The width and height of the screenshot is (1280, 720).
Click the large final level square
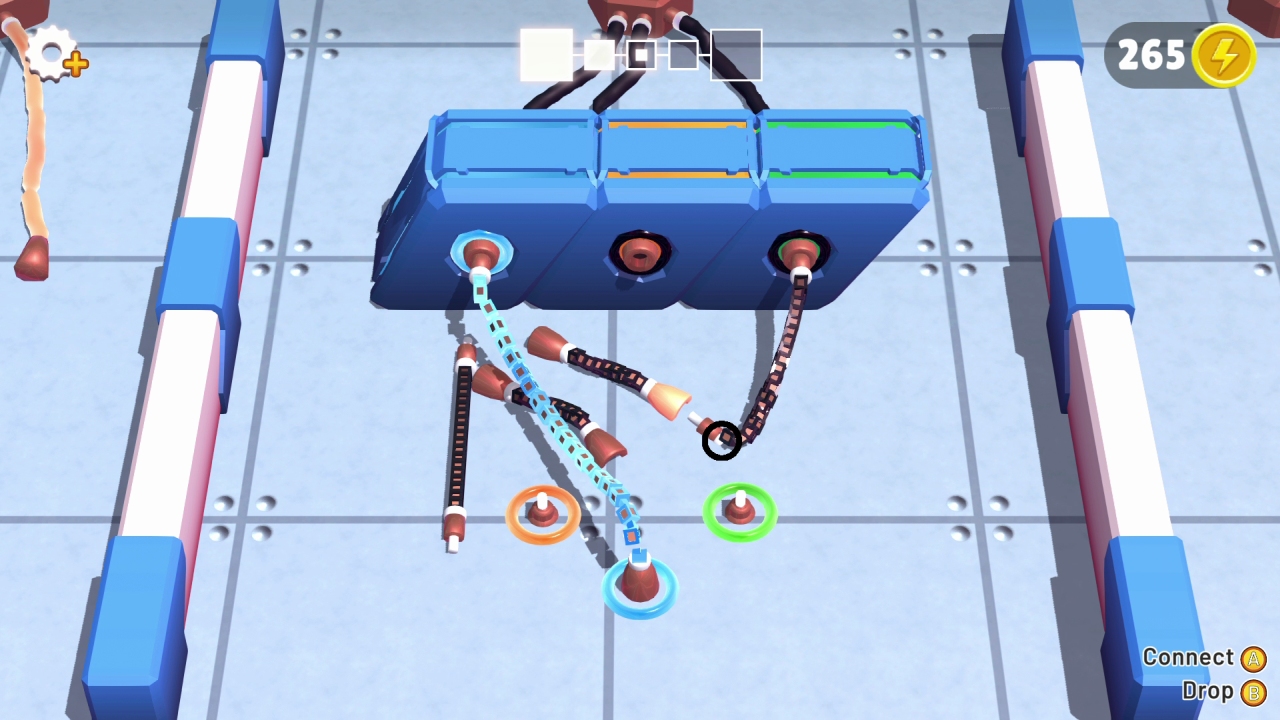[x=736, y=55]
